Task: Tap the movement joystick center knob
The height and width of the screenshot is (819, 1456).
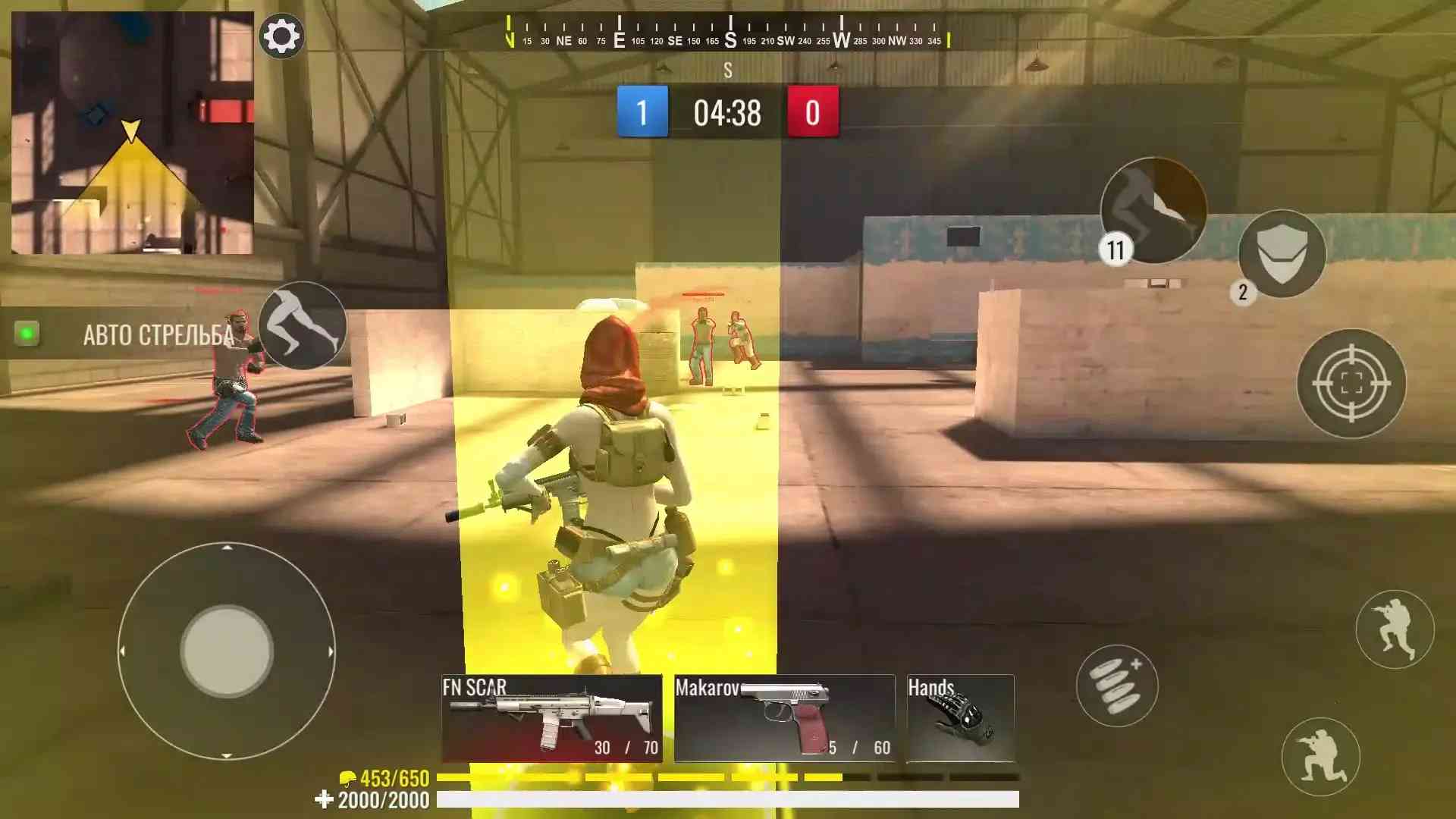Action: pos(227,651)
